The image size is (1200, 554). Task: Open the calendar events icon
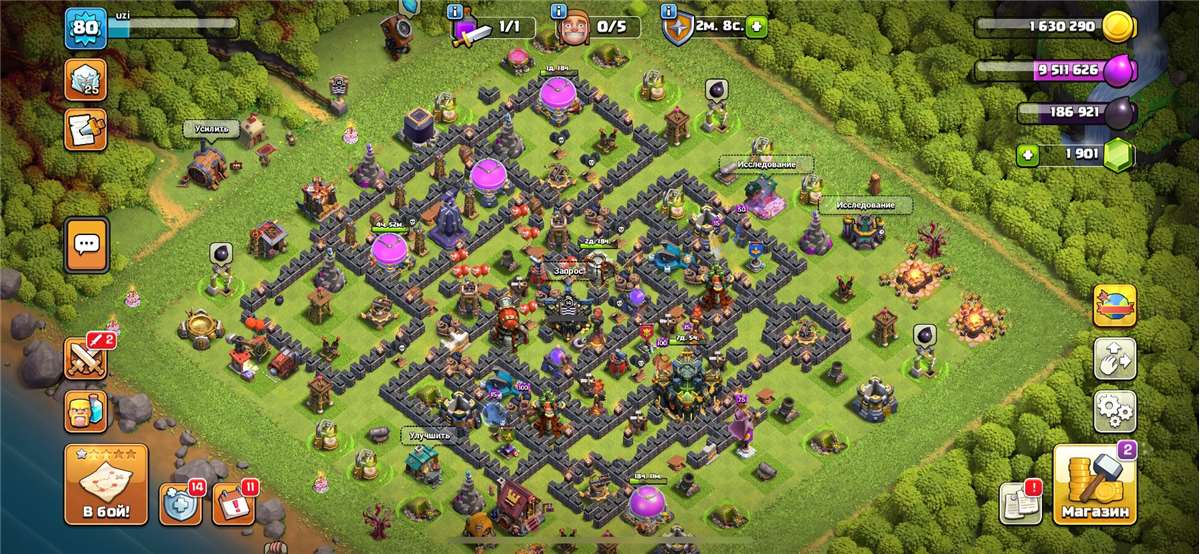tap(234, 504)
